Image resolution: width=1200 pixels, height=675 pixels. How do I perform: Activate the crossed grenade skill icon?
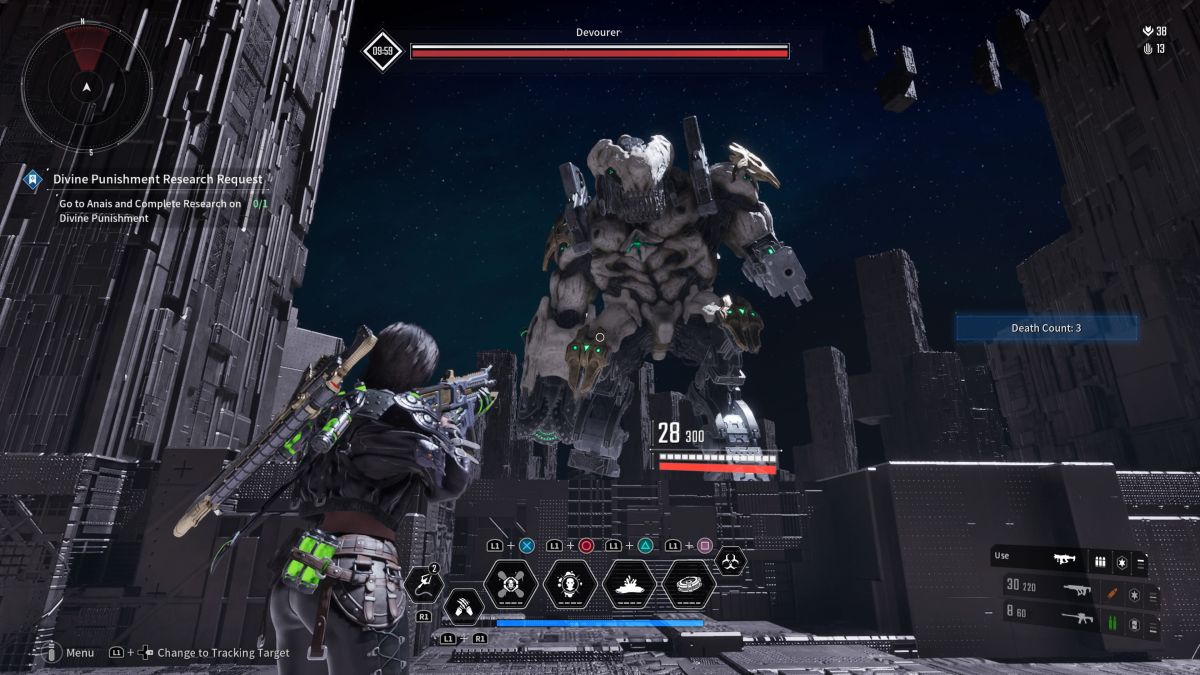click(x=512, y=584)
